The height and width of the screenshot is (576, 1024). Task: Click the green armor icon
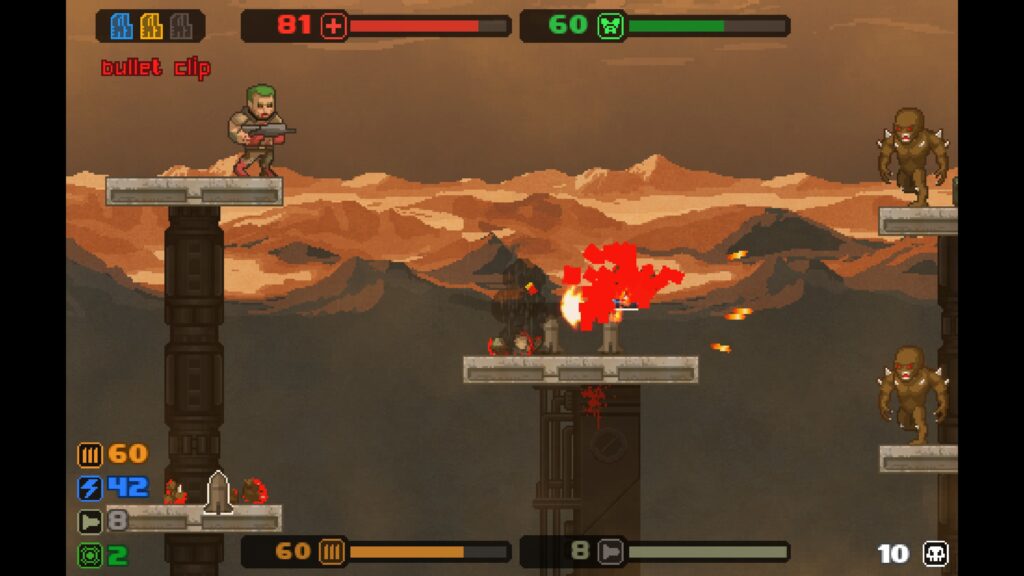point(610,26)
